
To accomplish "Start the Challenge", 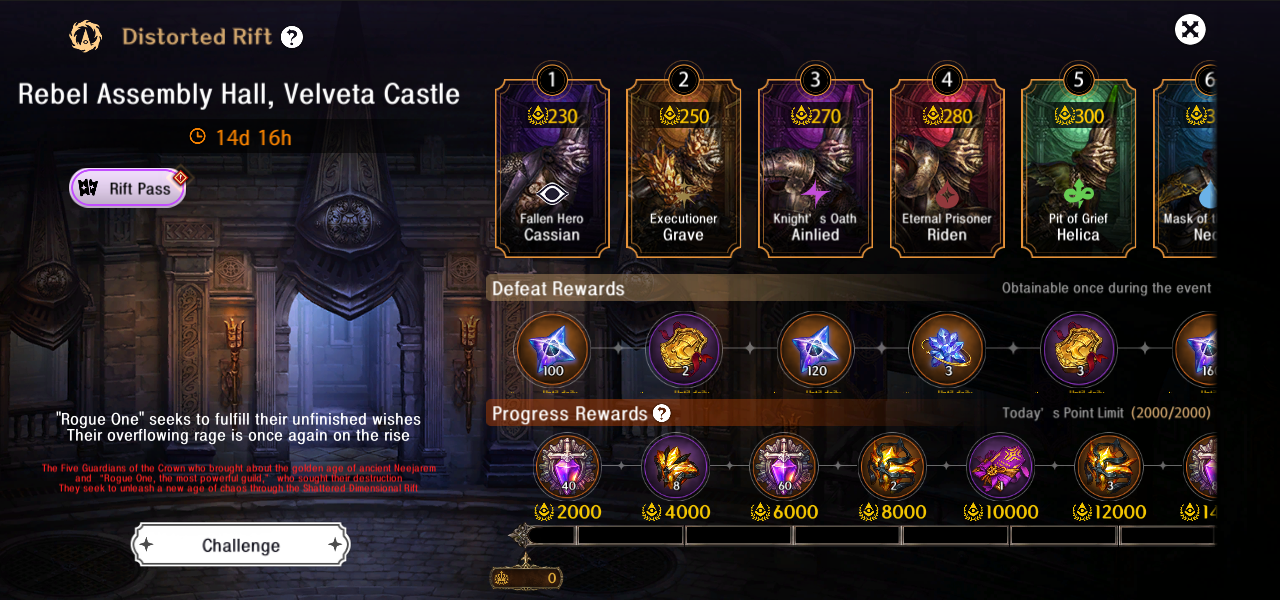I will (x=241, y=545).
